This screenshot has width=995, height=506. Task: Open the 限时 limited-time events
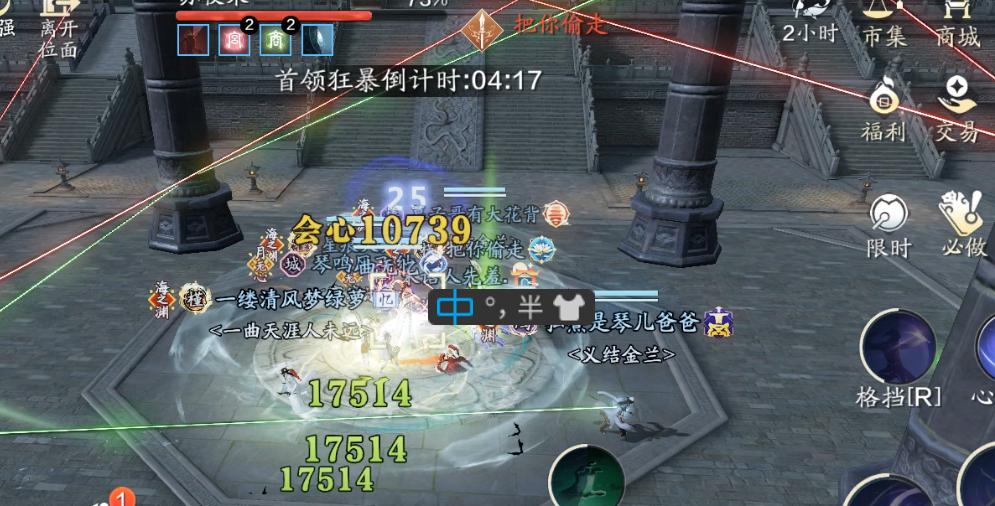(x=888, y=224)
